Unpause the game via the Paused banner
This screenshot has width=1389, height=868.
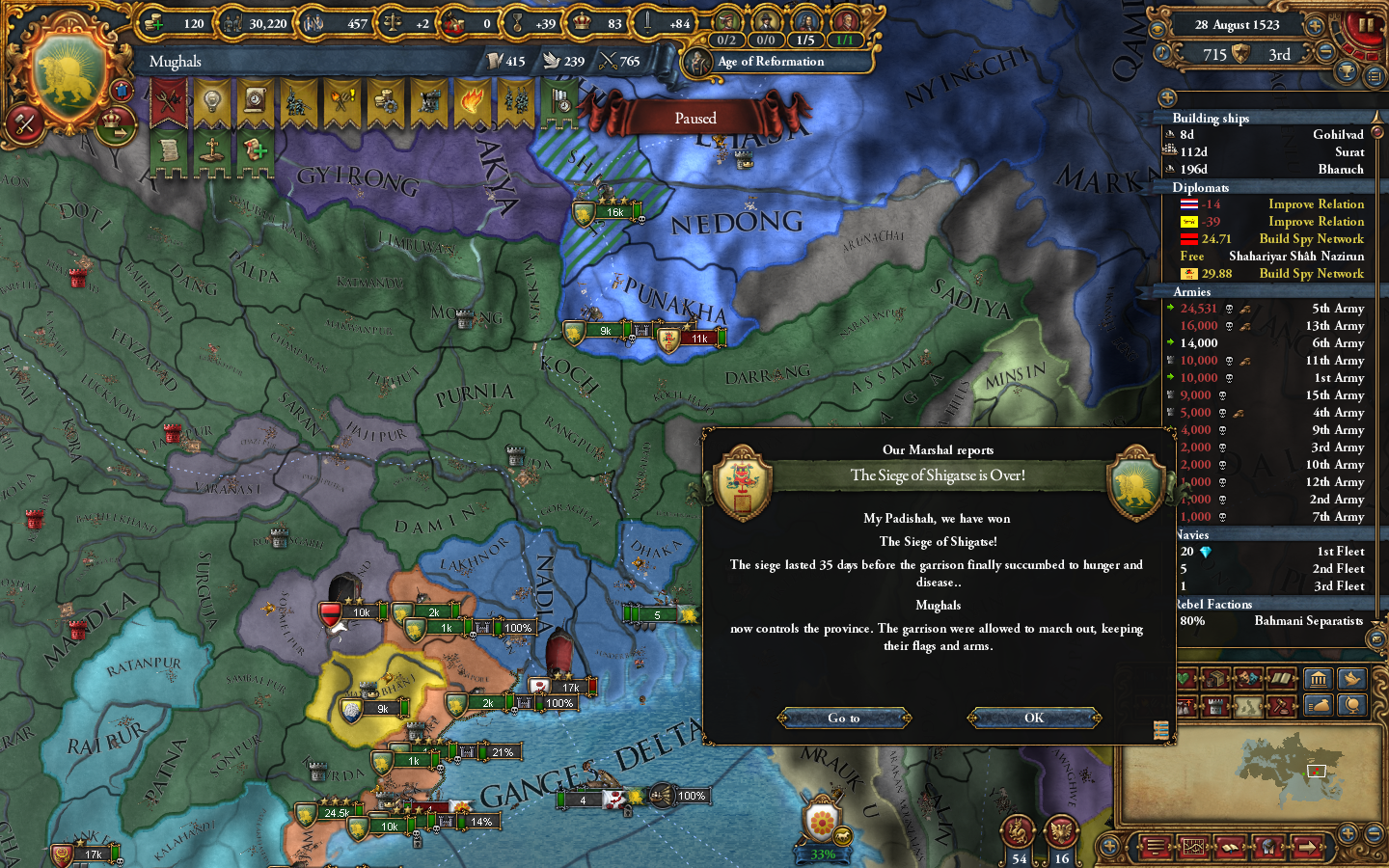click(695, 117)
